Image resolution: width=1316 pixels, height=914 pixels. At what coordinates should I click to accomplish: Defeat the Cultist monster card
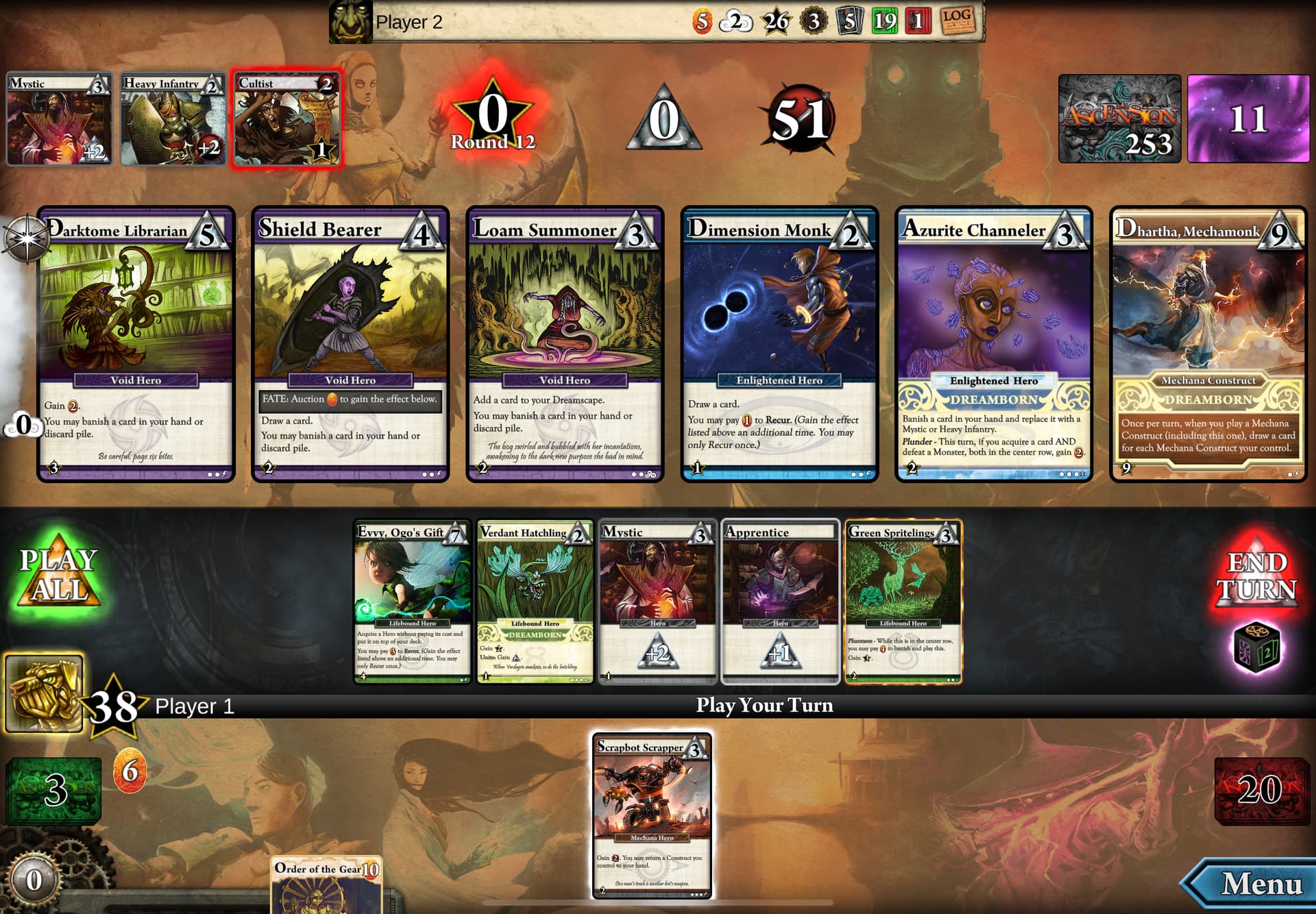point(287,119)
